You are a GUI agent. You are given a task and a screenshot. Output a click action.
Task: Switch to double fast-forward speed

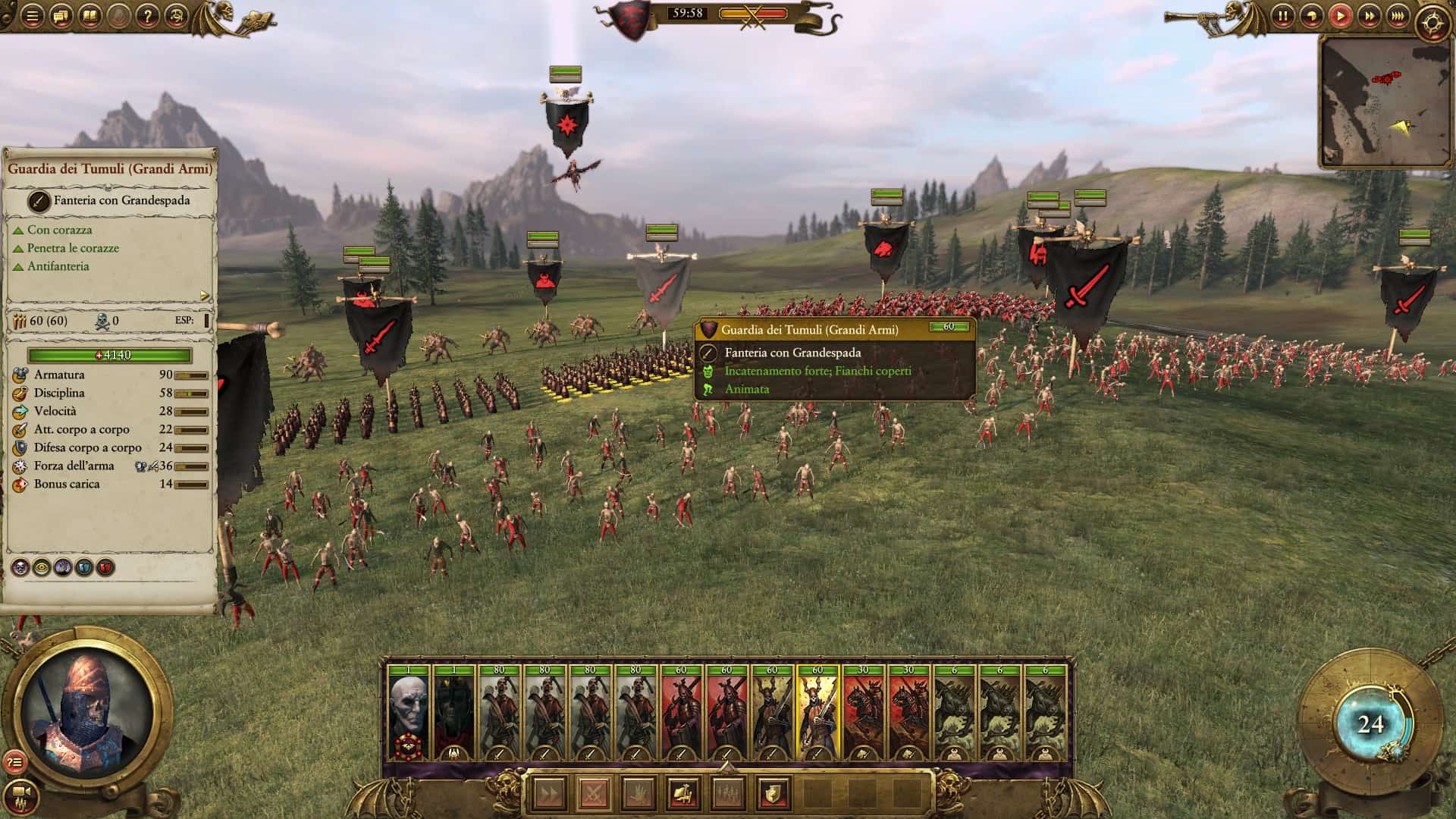click(1370, 16)
